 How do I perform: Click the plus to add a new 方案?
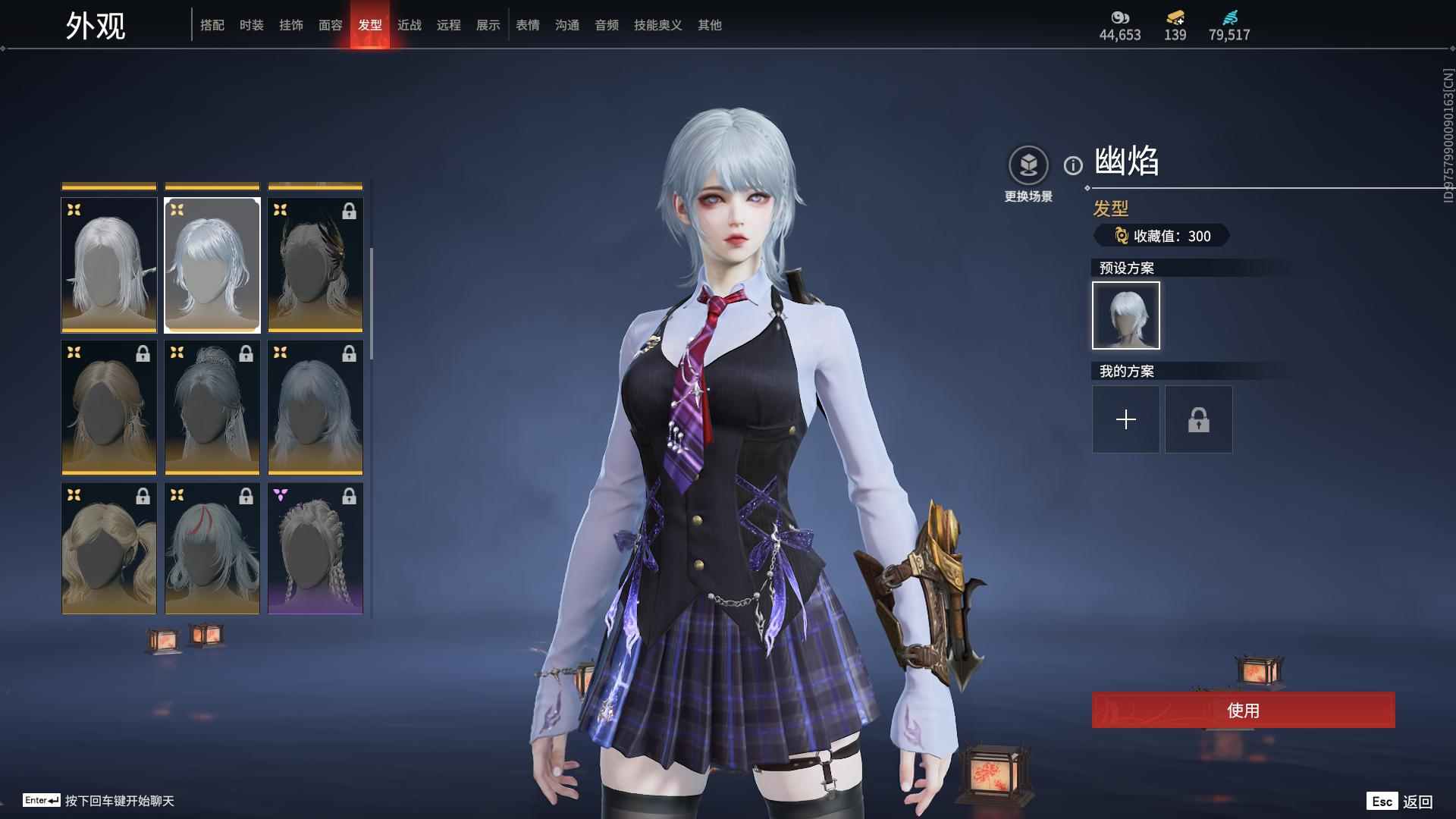coord(1125,419)
